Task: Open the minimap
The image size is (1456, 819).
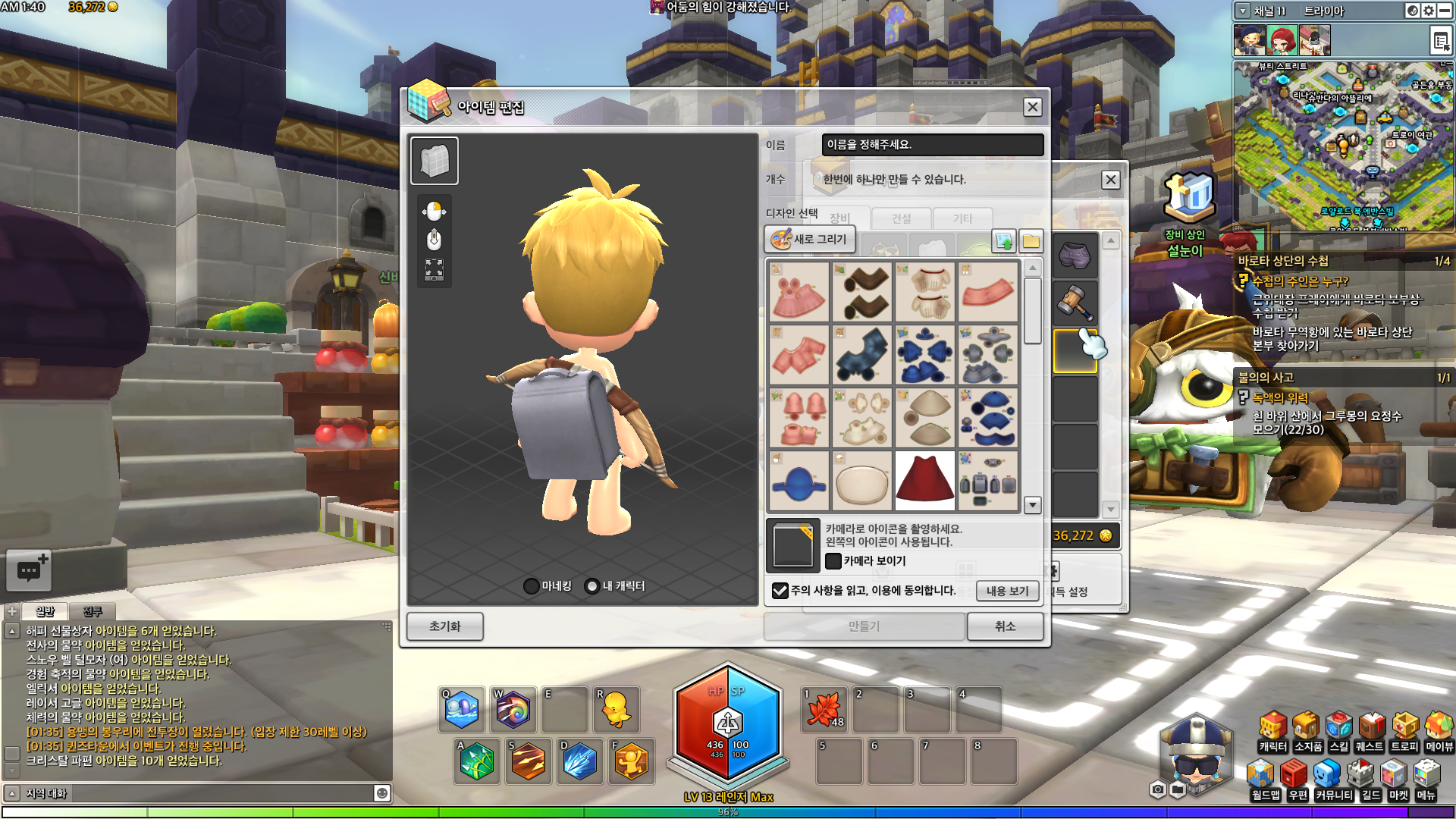Action: [x=1342, y=144]
